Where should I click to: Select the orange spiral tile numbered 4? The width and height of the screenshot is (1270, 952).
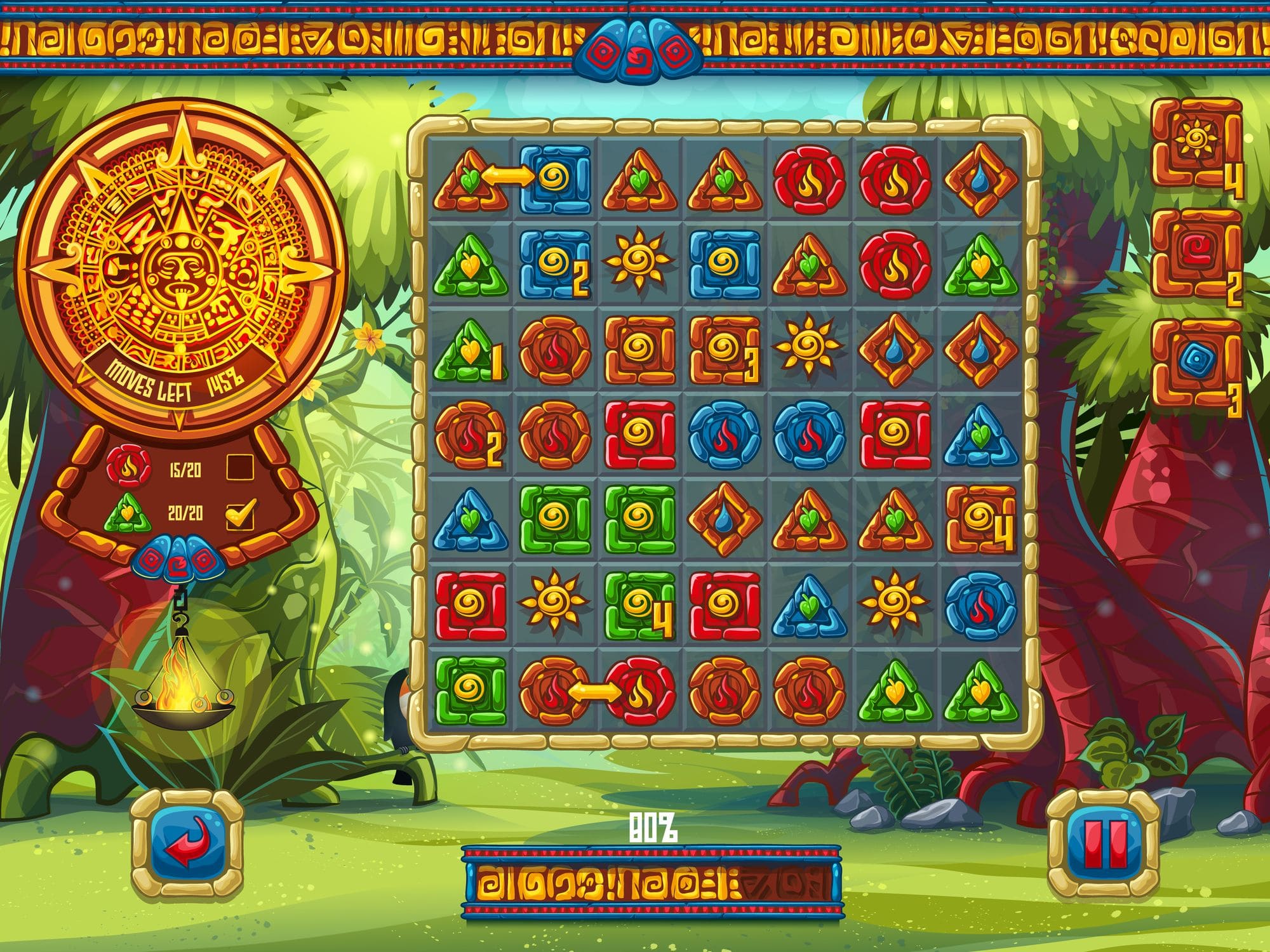[x=980, y=519]
